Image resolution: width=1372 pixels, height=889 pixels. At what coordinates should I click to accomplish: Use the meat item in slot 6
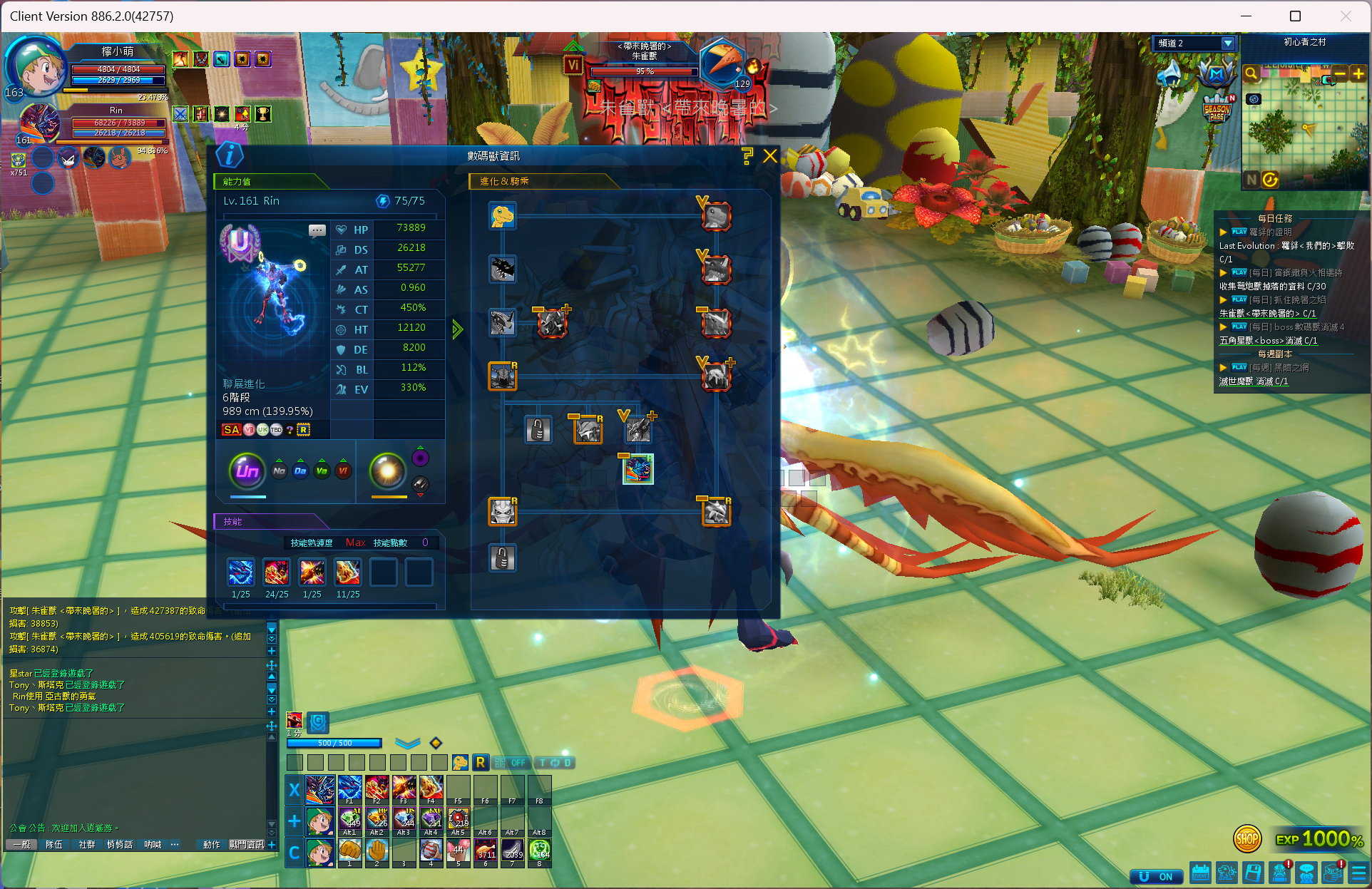tap(485, 851)
